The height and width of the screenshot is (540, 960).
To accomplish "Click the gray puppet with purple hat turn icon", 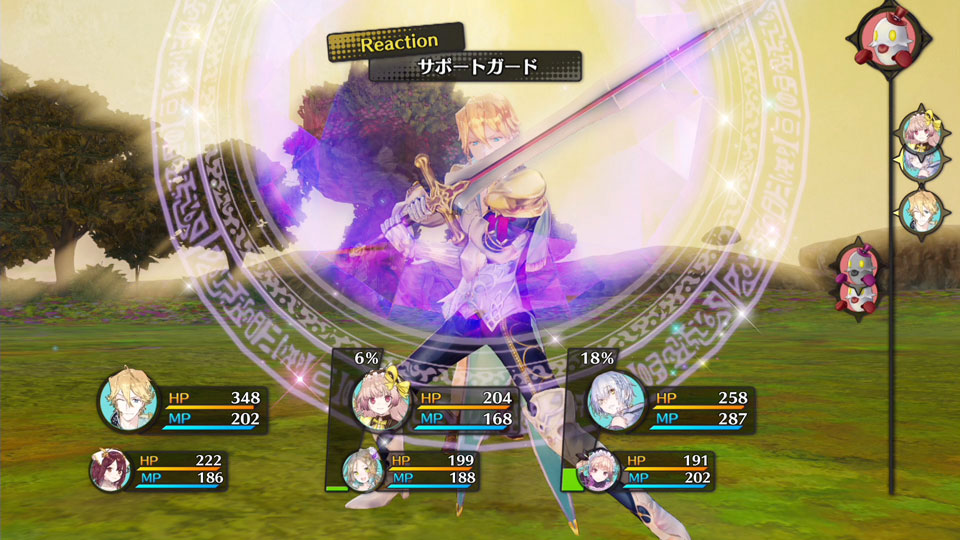I will coord(862,265).
